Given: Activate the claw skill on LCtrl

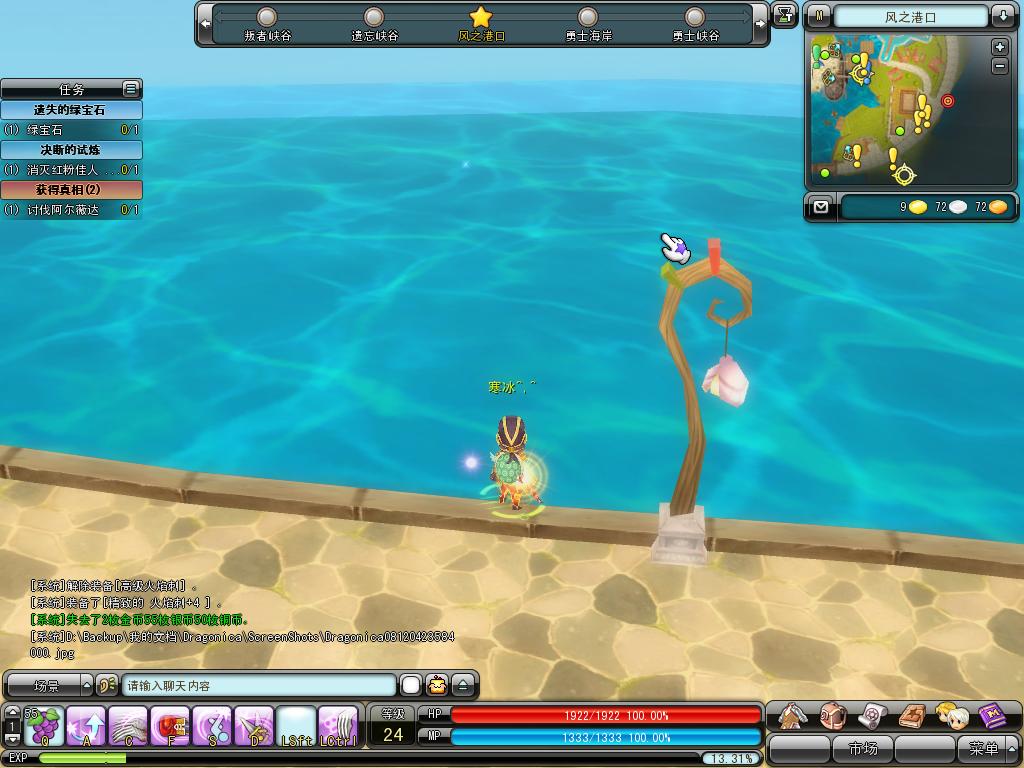Looking at the screenshot, I should [x=338, y=726].
